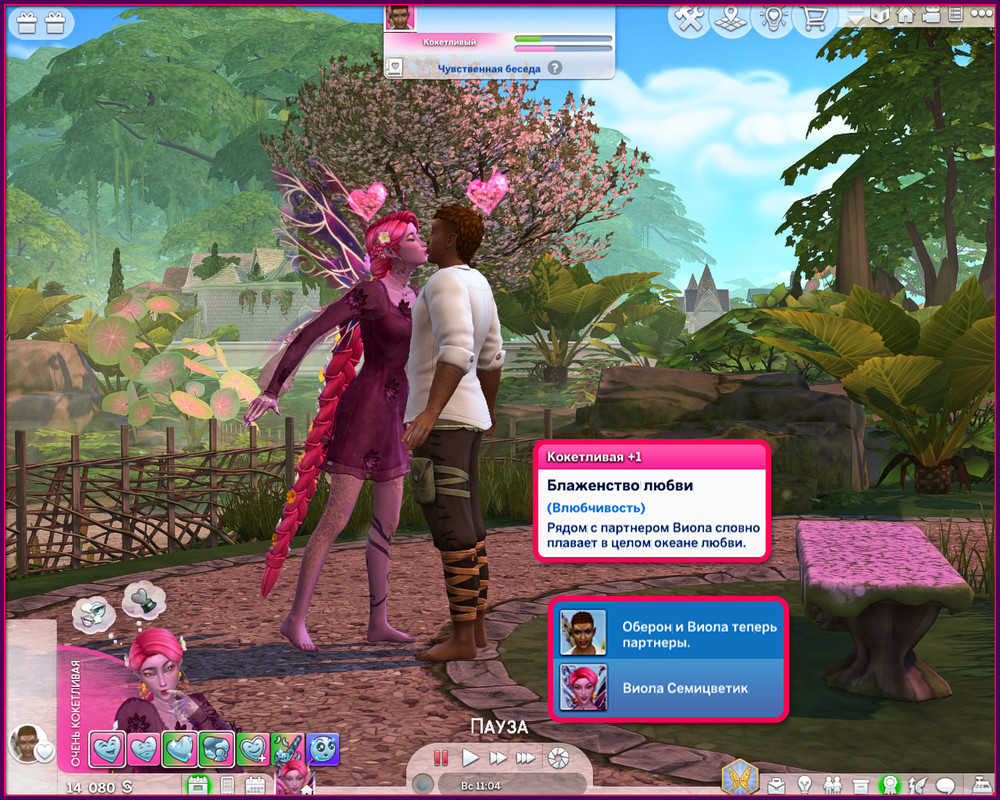Click the help question mark beside Чувственная беседа
This screenshot has width=1000, height=800.
[x=554, y=68]
